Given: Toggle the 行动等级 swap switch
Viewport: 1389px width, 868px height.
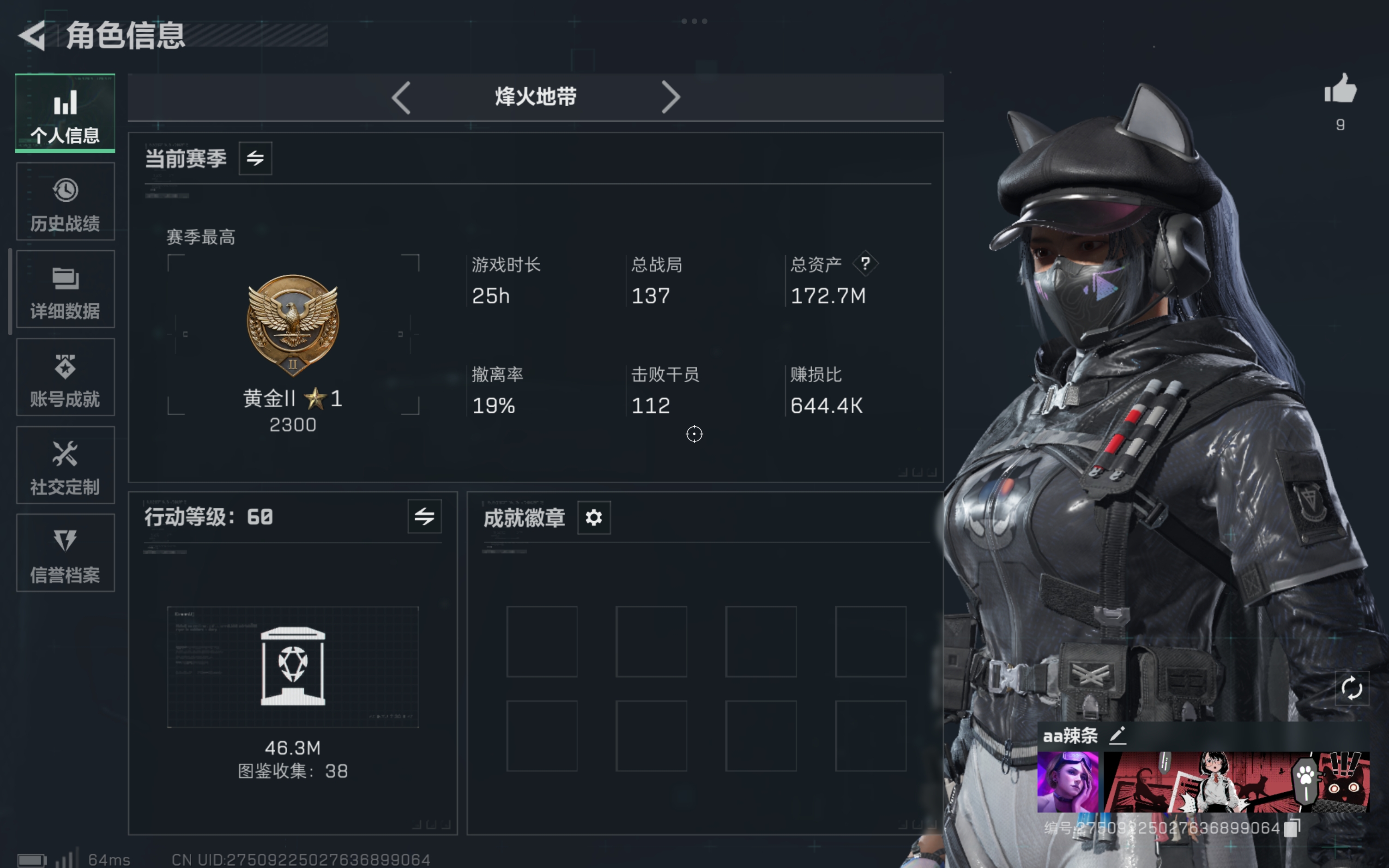Looking at the screenshot, I should (x=425, y=516).
